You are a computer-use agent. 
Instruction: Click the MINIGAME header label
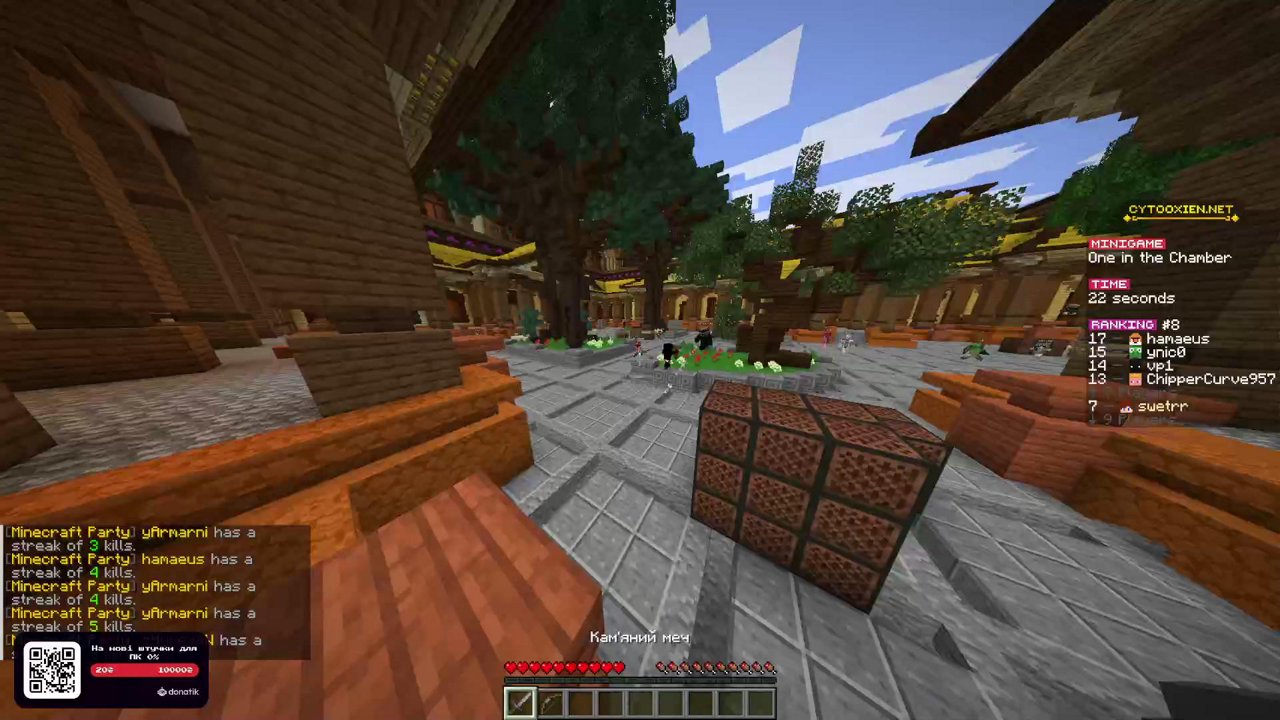pos(1127,243)
